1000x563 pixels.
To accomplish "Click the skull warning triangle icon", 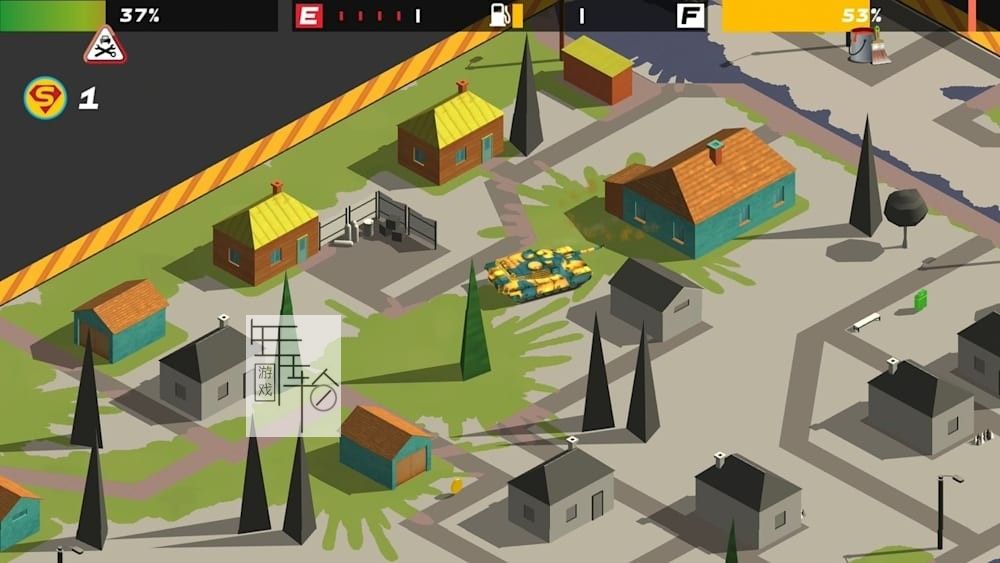I will click(x=105, y=46).
